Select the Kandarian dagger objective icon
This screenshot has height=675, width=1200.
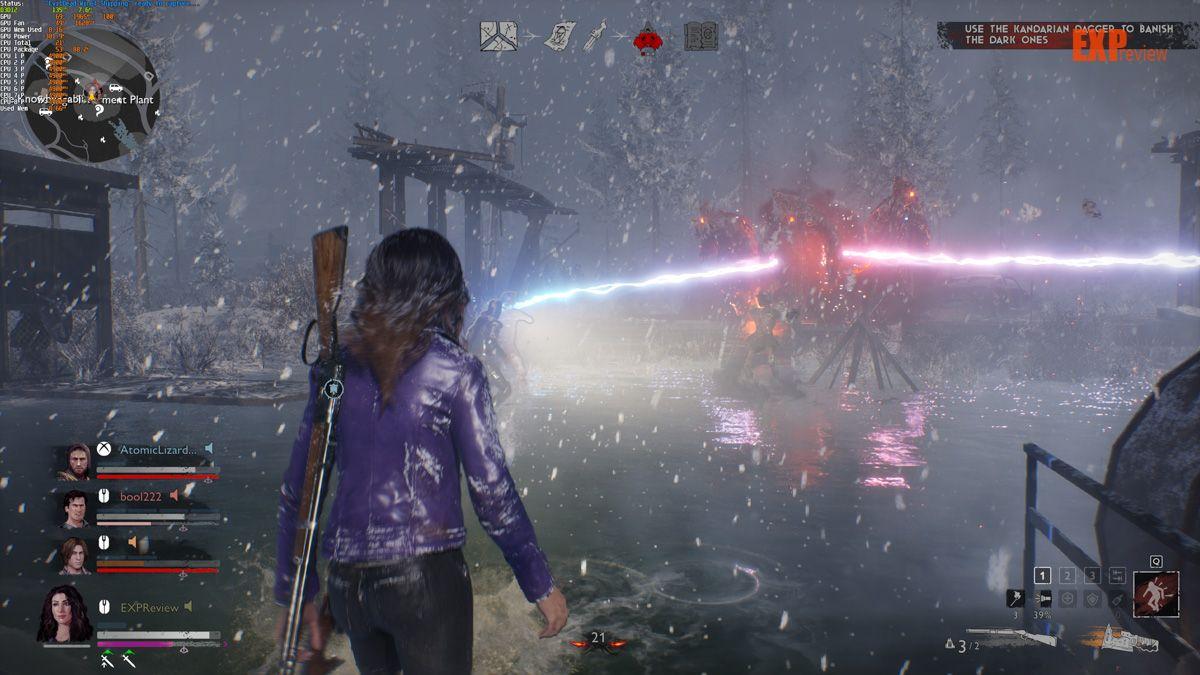coord(598,37)
